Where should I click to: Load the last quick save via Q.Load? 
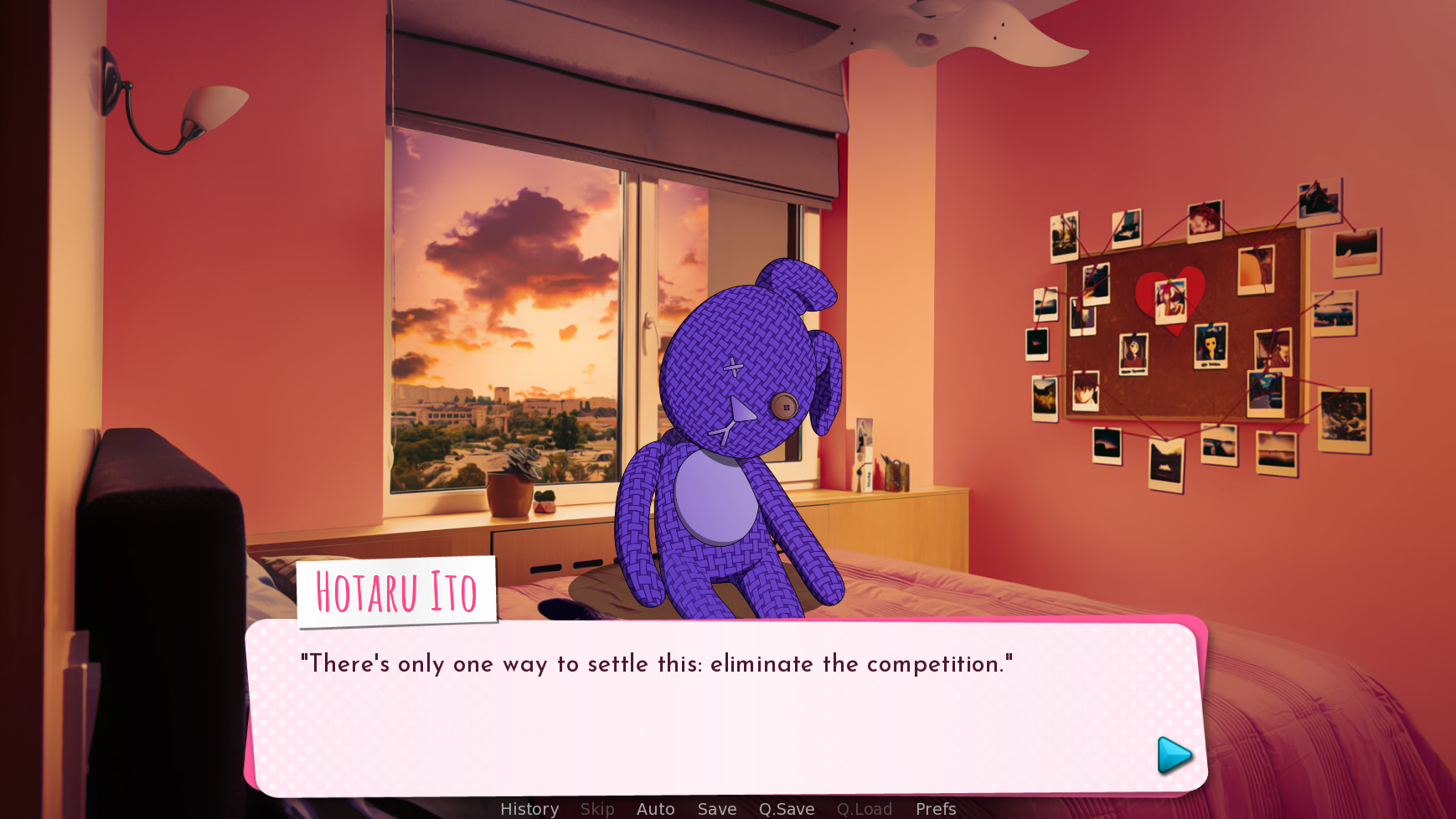[865, 809]
